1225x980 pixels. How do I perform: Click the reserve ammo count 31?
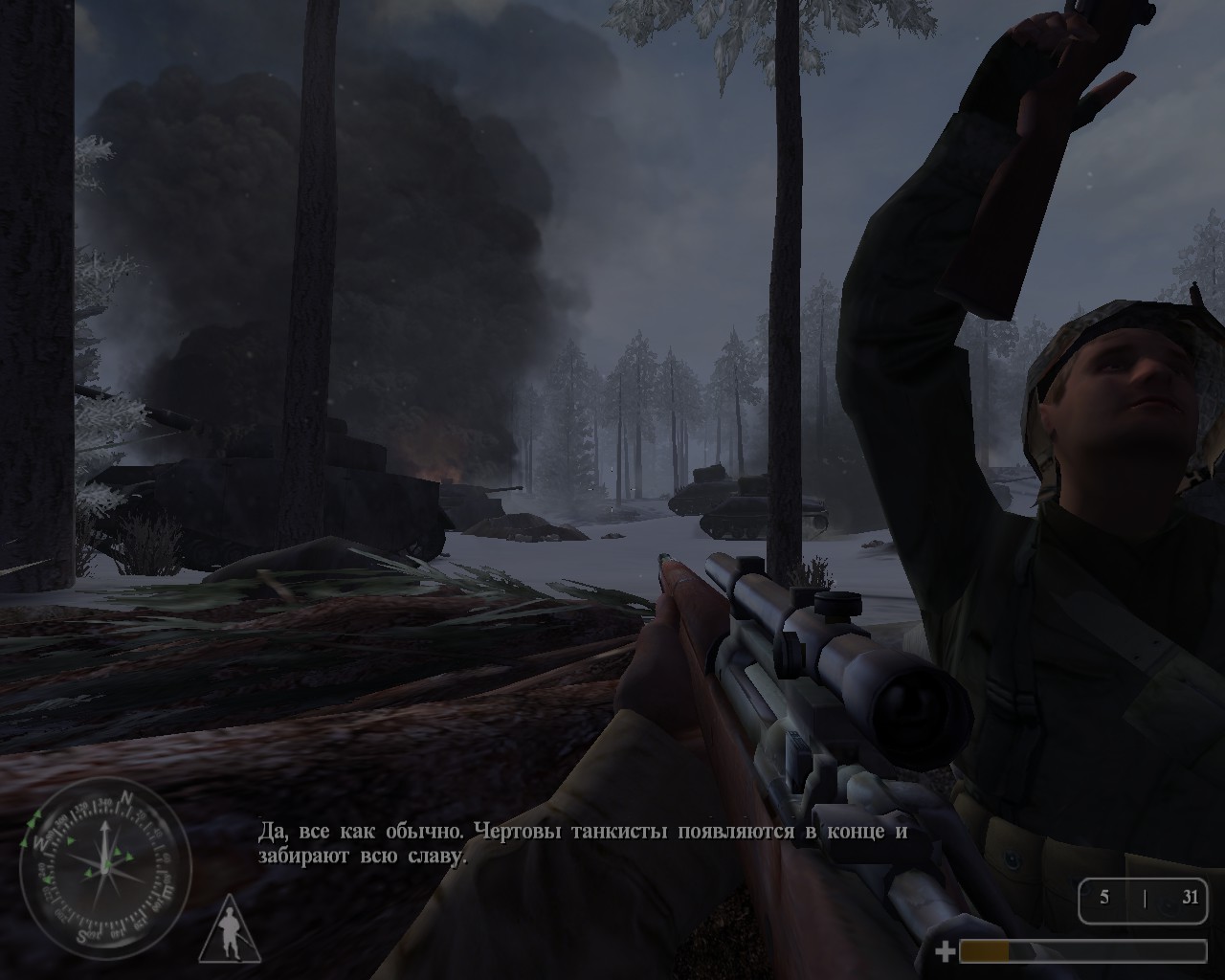click(x=1192, y=898)
